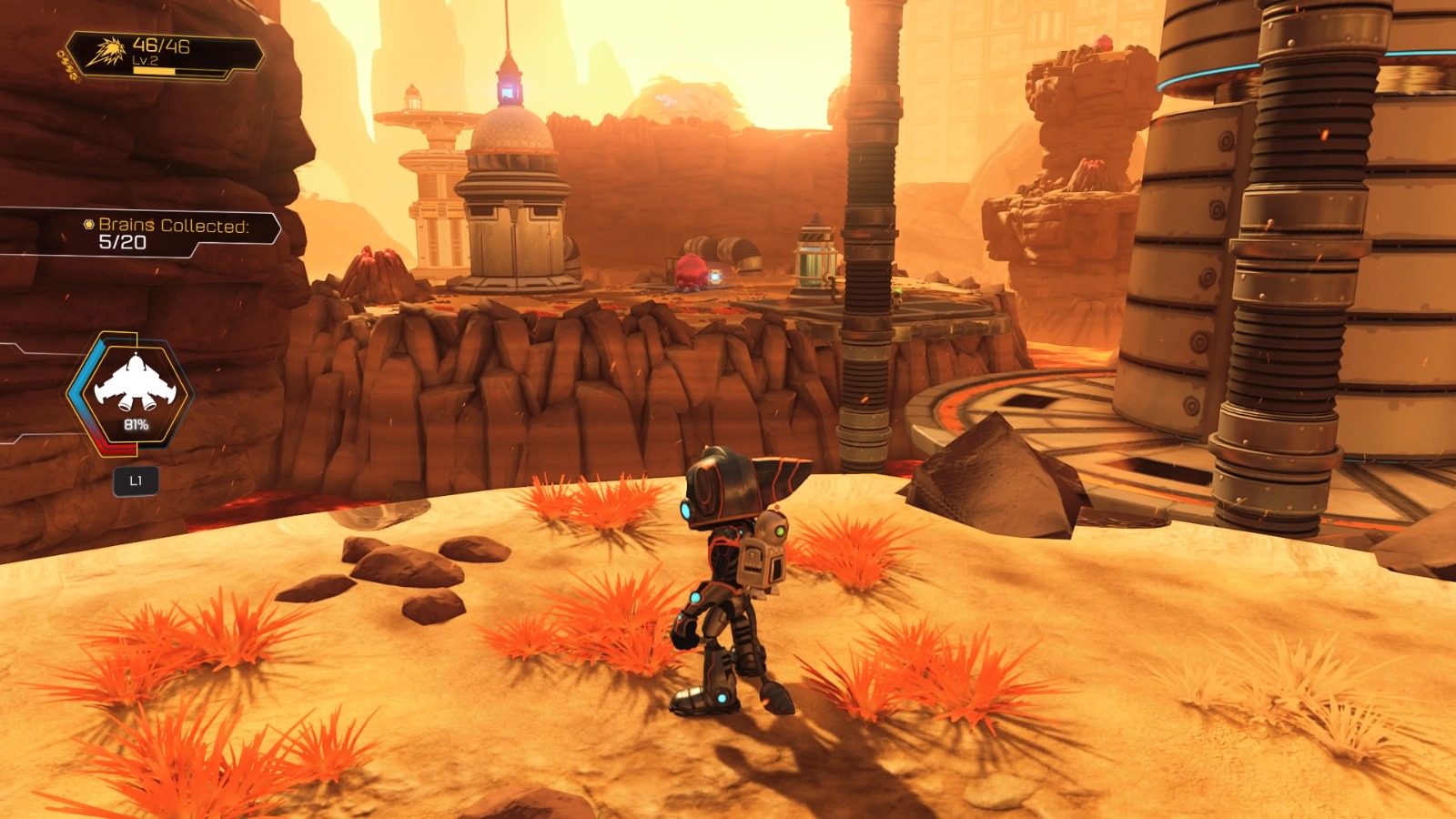Click the ship gadget icon inside the hexagon

tap(134, 382)
